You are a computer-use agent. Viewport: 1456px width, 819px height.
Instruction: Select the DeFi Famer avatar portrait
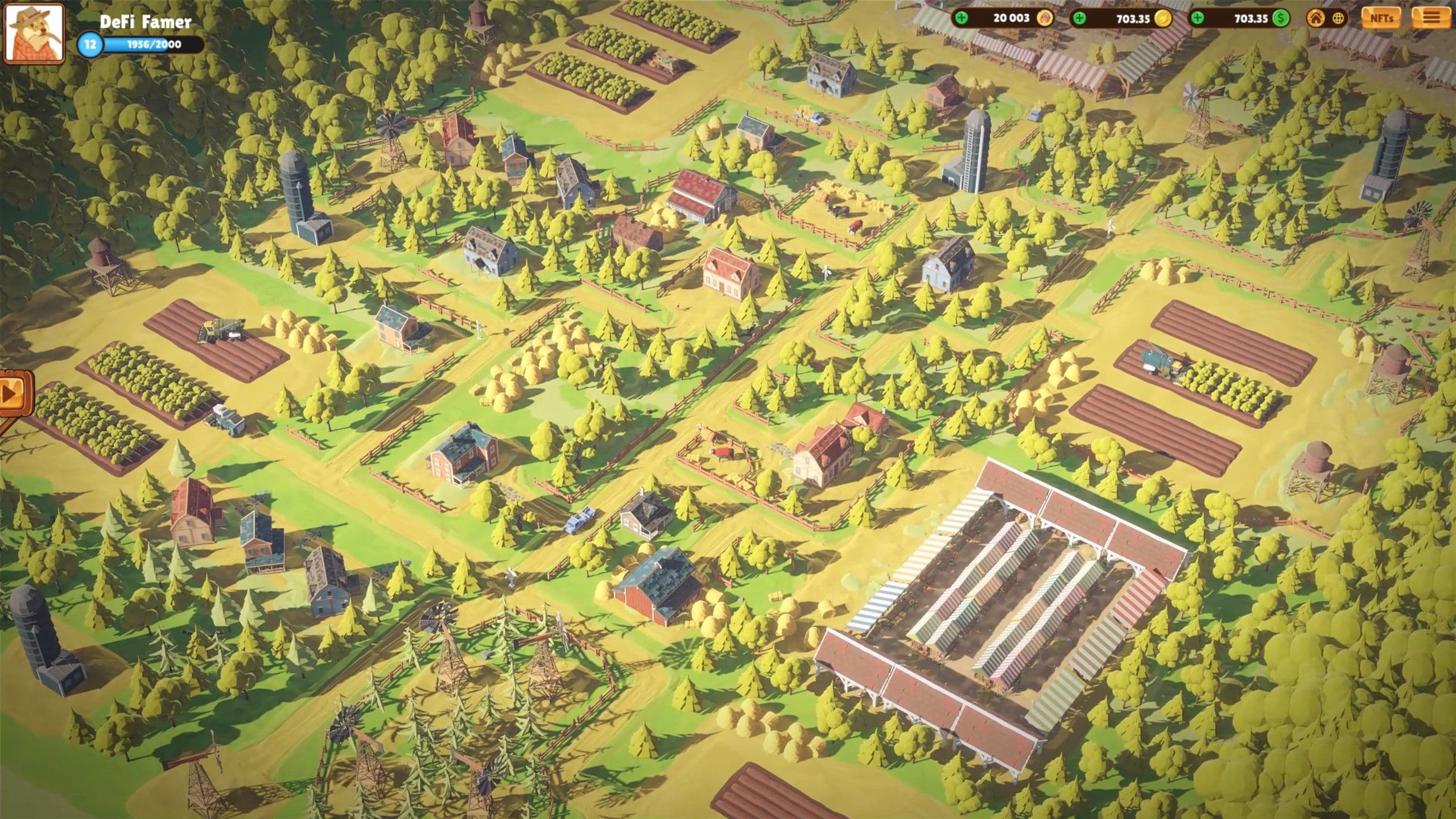(x=34, y=34)
